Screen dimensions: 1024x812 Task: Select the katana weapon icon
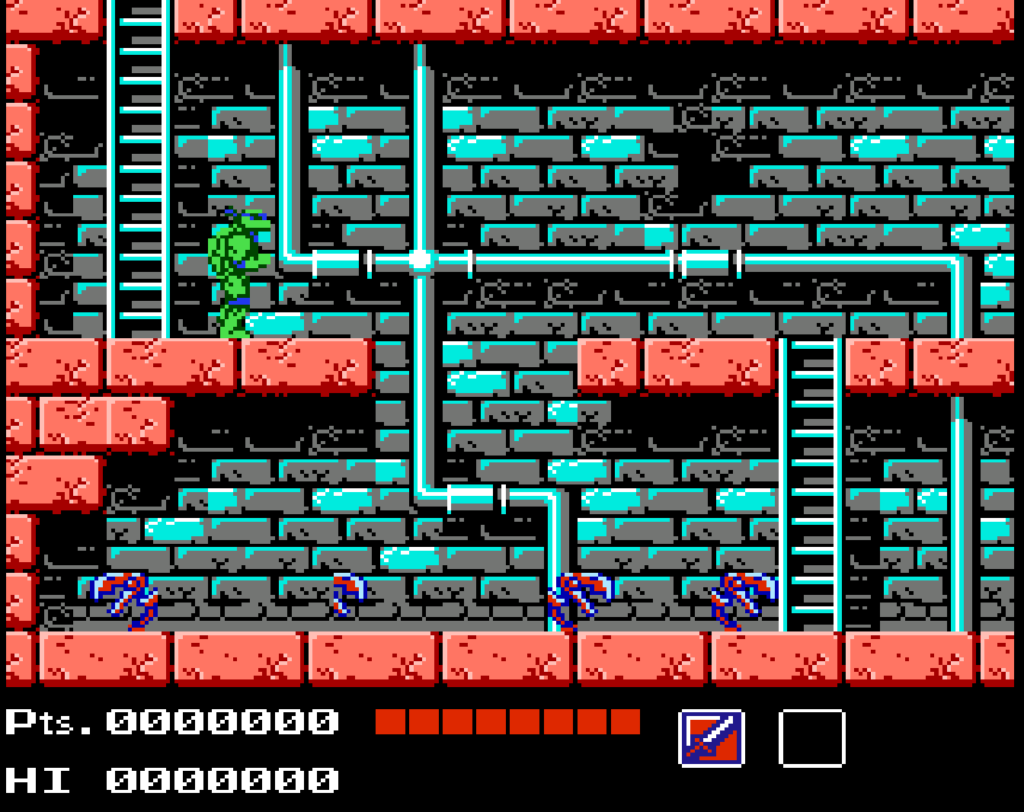(x=711, y=738)
